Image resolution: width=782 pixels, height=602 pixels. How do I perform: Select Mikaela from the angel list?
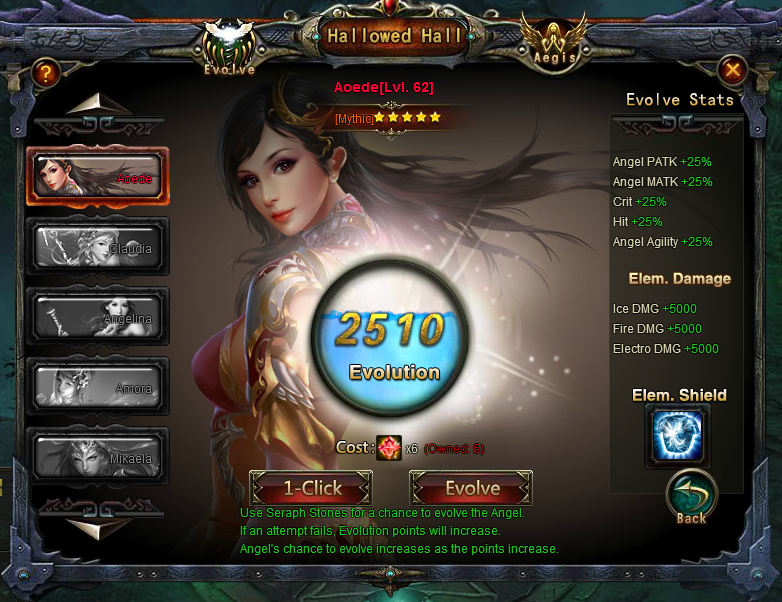pos(98,455)
